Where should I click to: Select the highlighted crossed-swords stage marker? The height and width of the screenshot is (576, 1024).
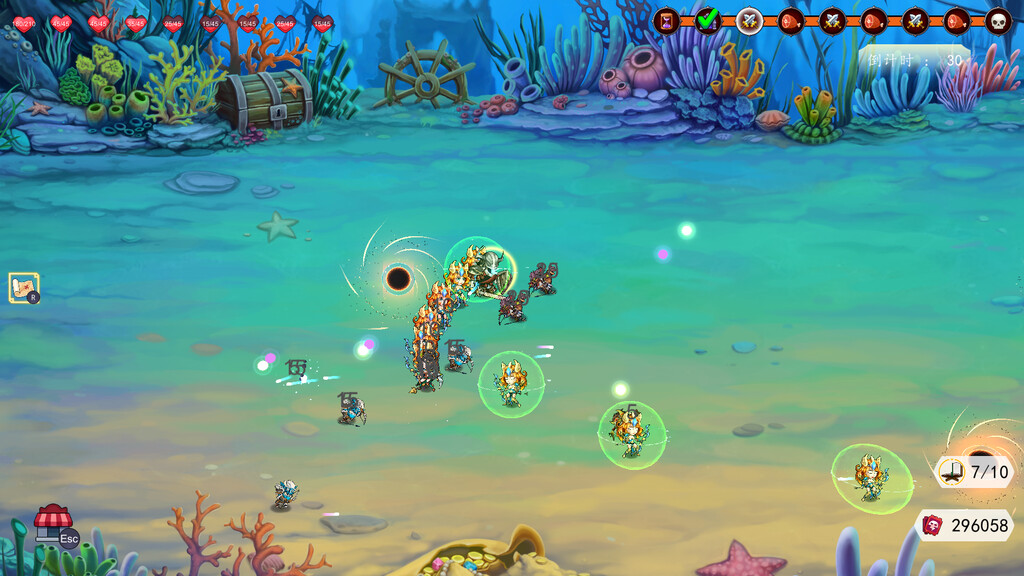pyautogui.click(x=749, y=20)
